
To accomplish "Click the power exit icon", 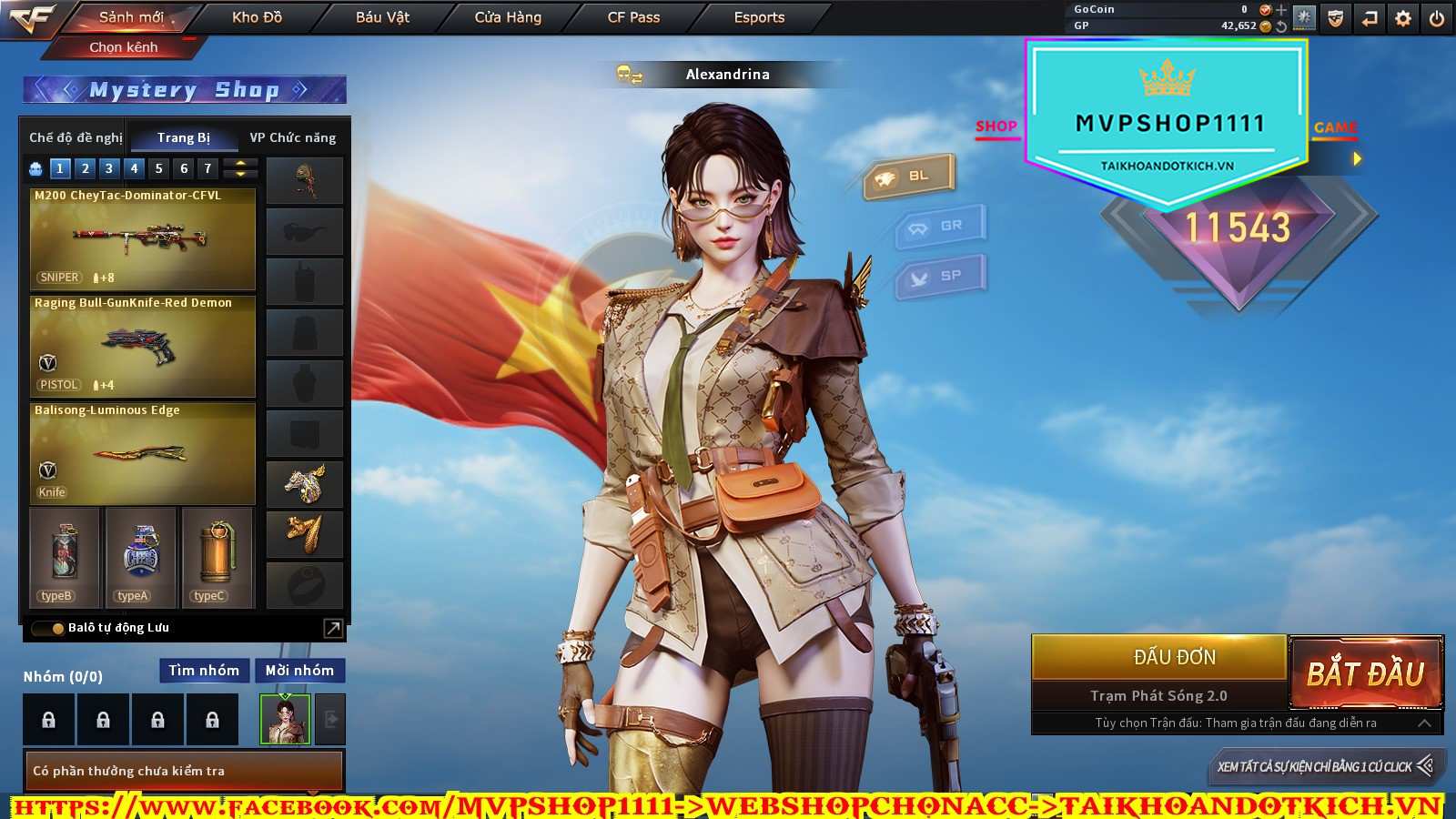I will [x=1437, y=18].
